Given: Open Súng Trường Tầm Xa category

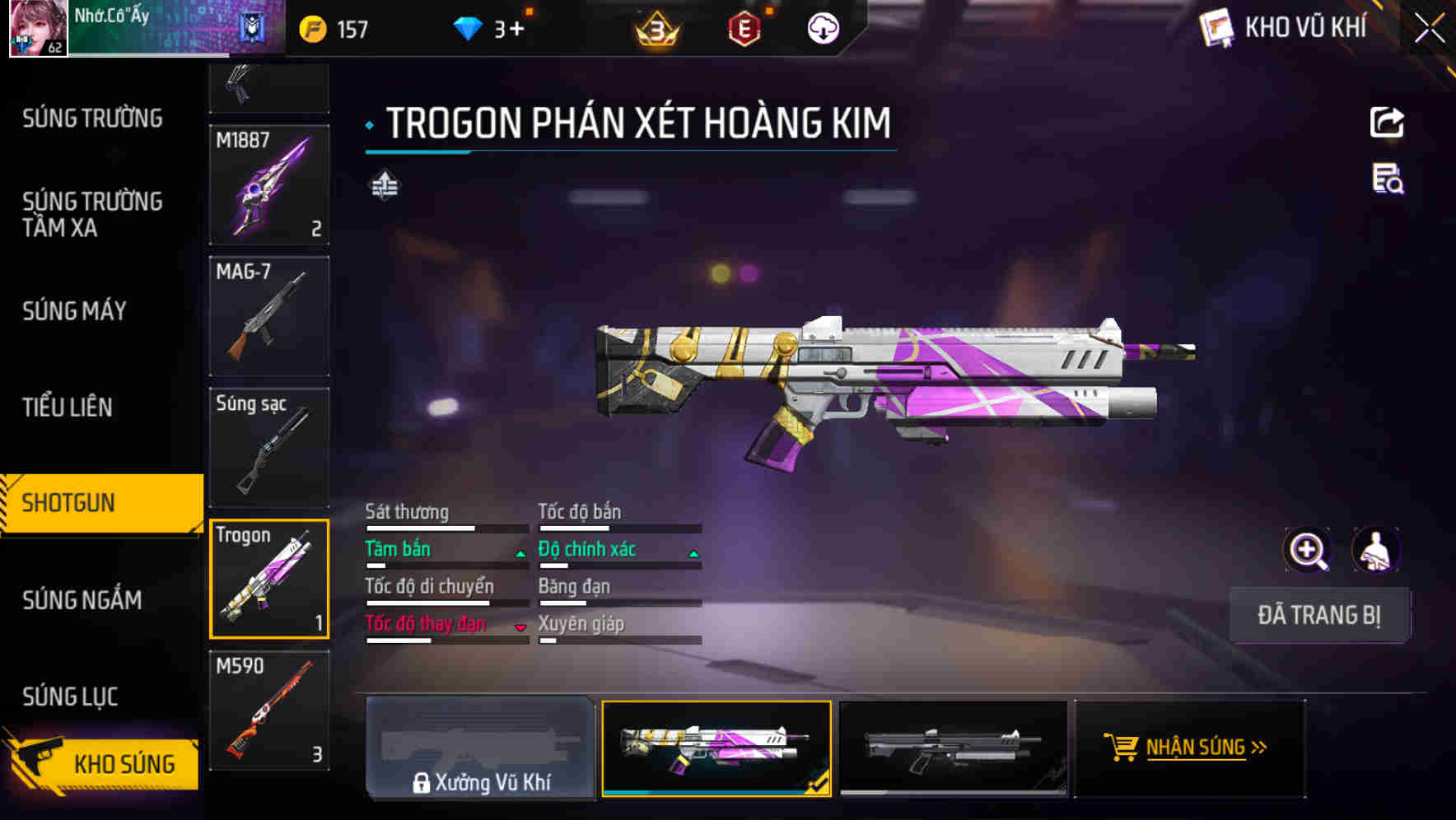Looking at the screenshot, I should point(92,214).
